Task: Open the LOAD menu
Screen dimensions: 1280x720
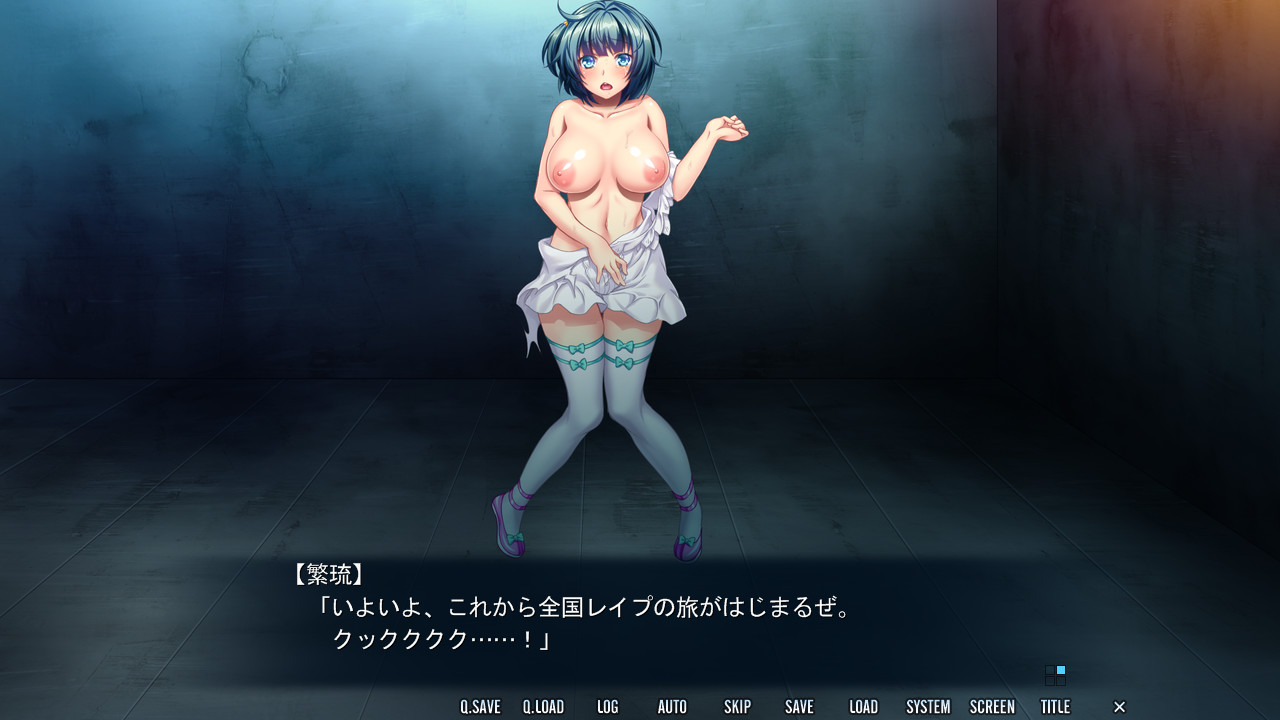Action: point(861,706)
